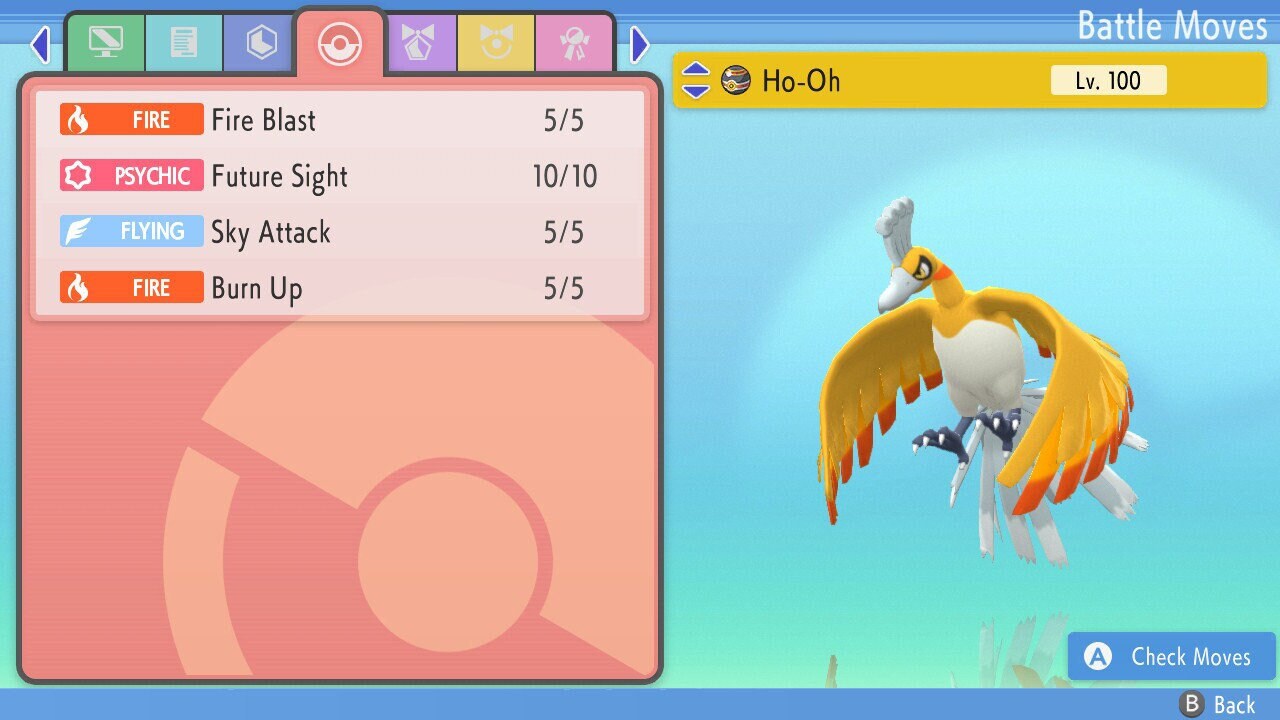Switch to the green monitor tab
This screenshot has height=720, width=1280.
point(105,43)
